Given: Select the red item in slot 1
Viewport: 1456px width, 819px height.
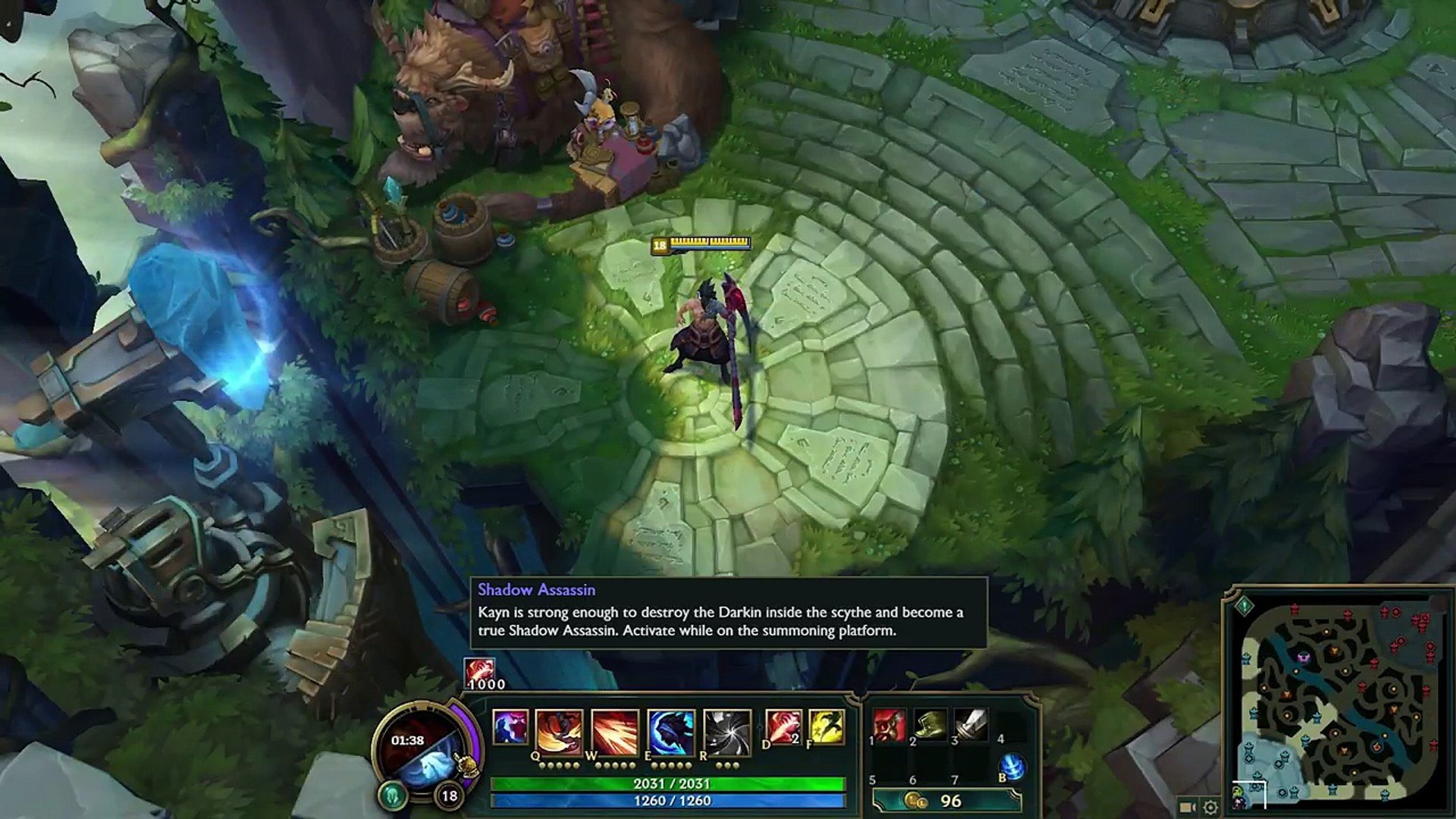Looking at the screenshot, I should 890,726.
